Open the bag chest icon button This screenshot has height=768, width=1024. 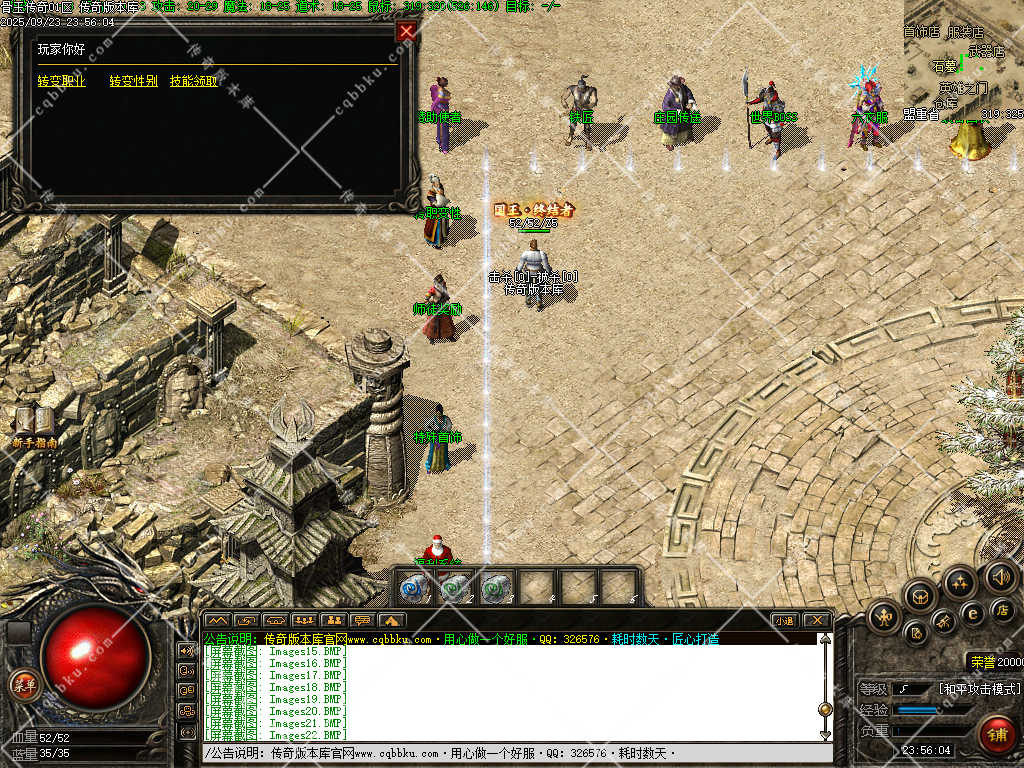[x=919, y=597]
